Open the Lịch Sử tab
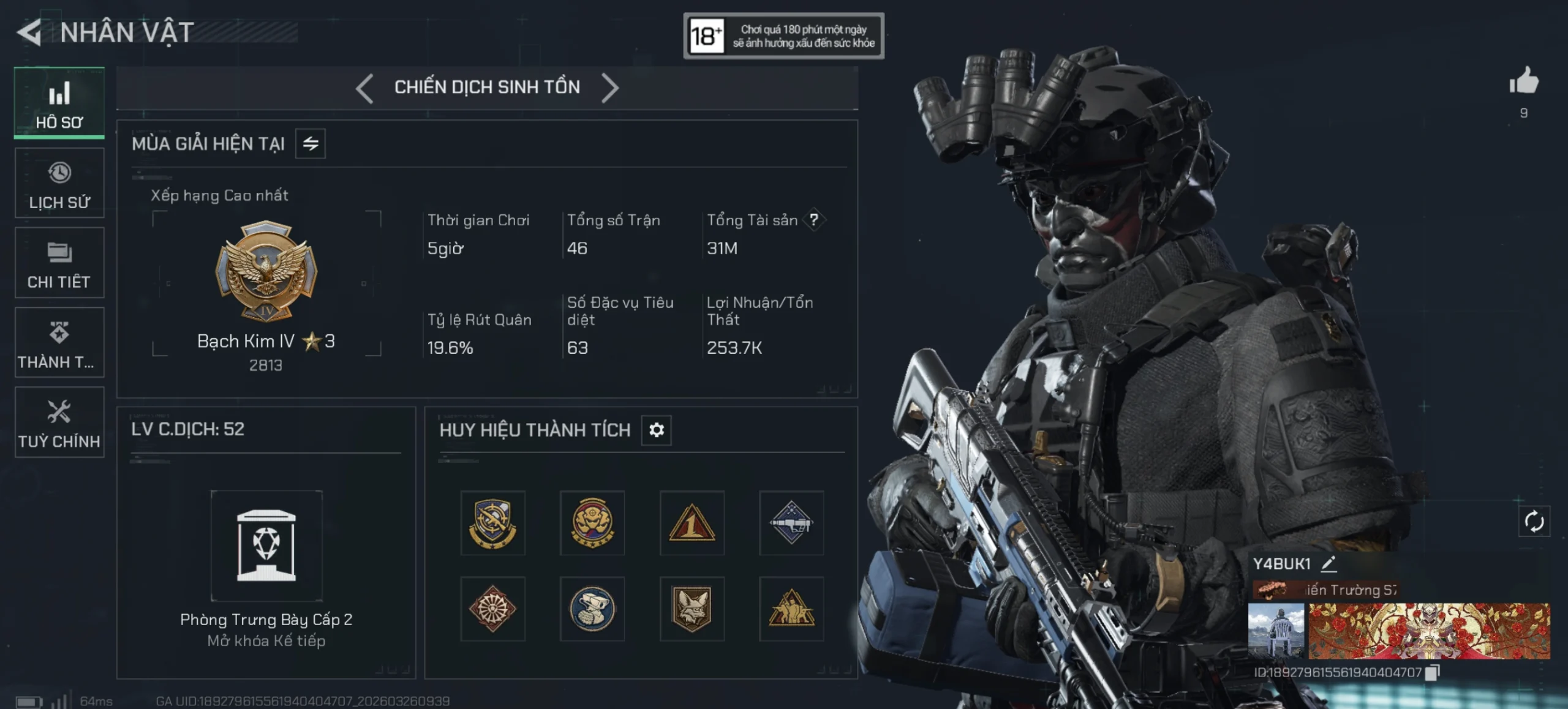The image size is (1568, 709). coord(59,183)
